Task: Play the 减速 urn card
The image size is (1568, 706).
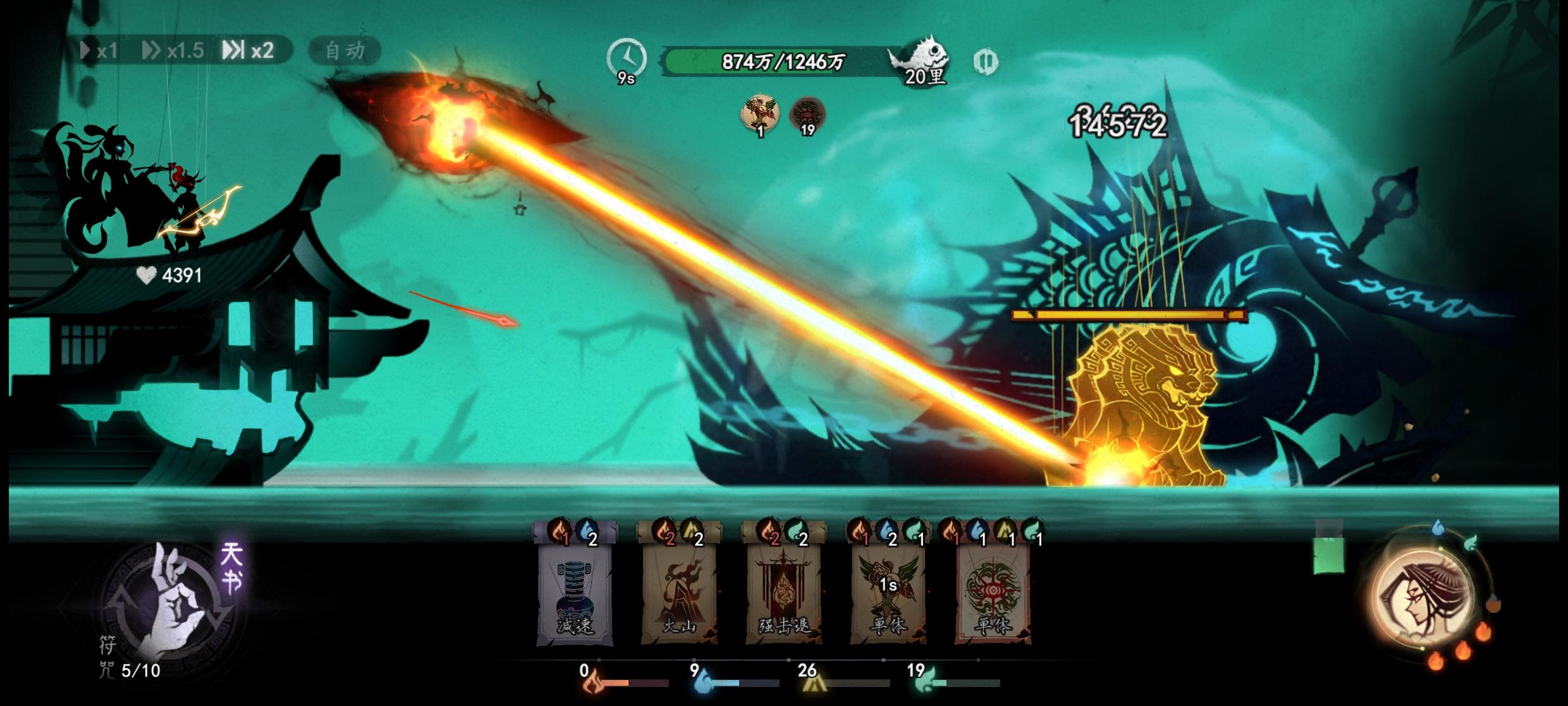Action: click(575, 591)
